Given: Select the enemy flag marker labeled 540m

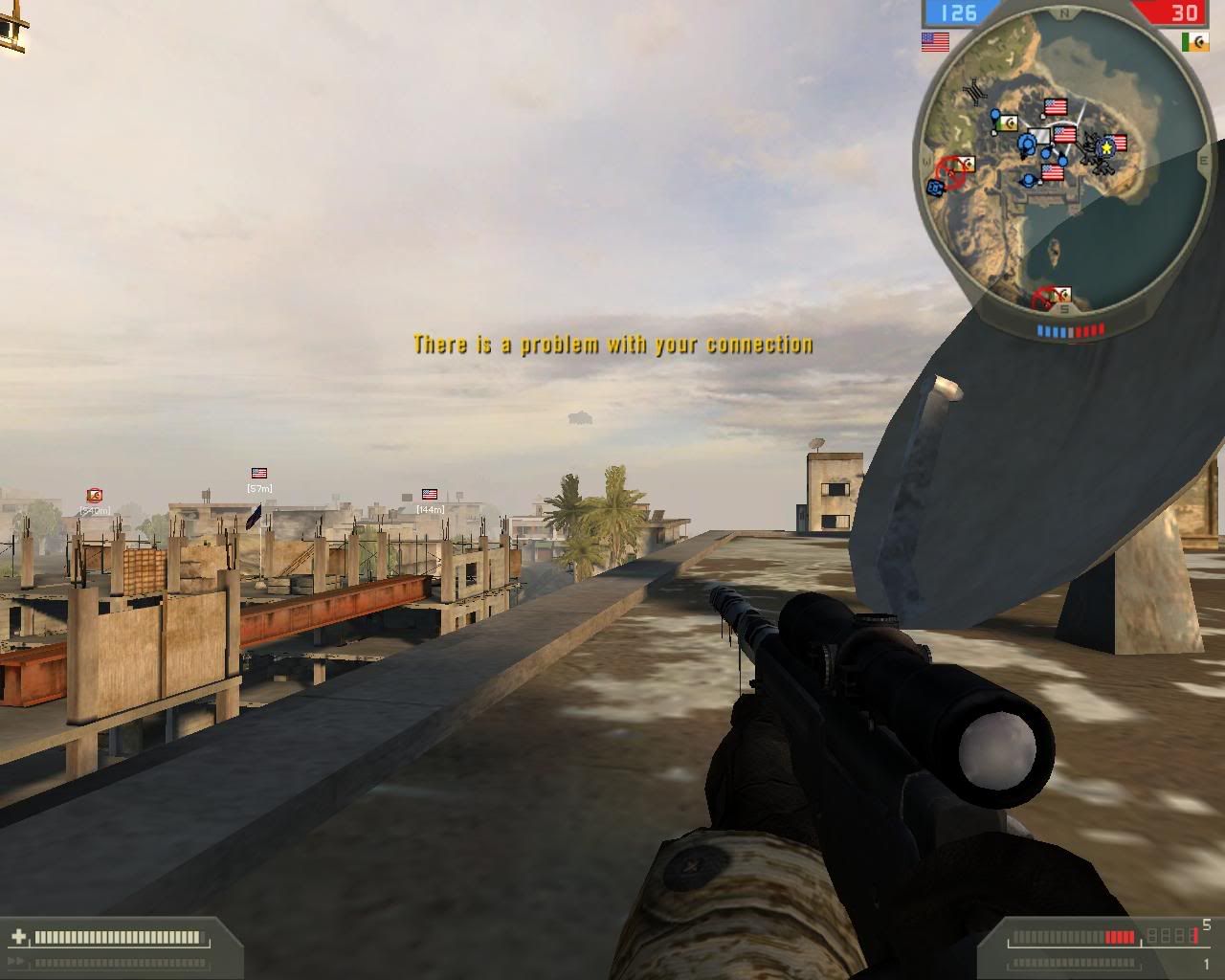Looking at the screenshot, I should (94, 496).
